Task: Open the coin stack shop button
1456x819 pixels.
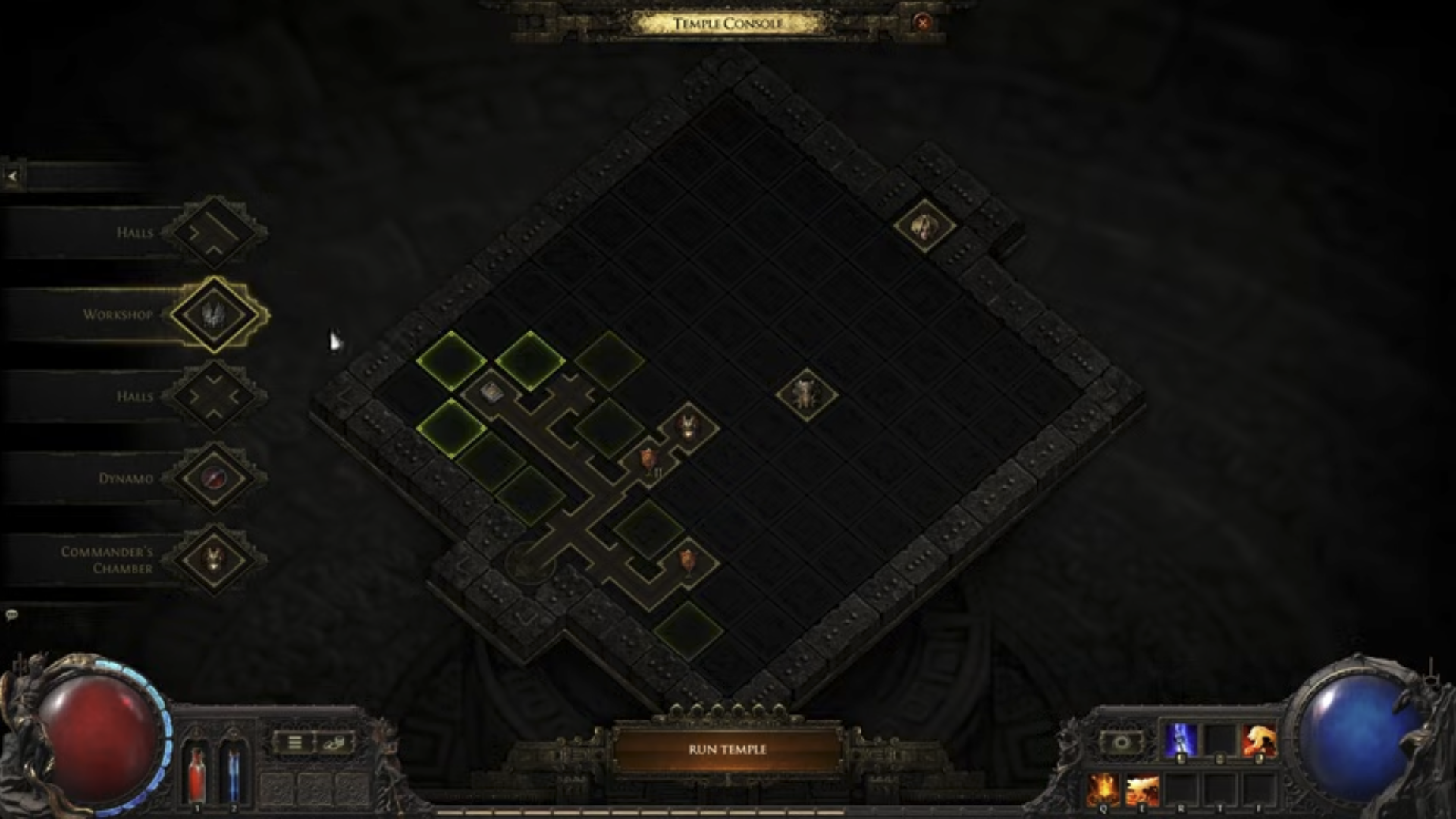Action: (334, 742)
